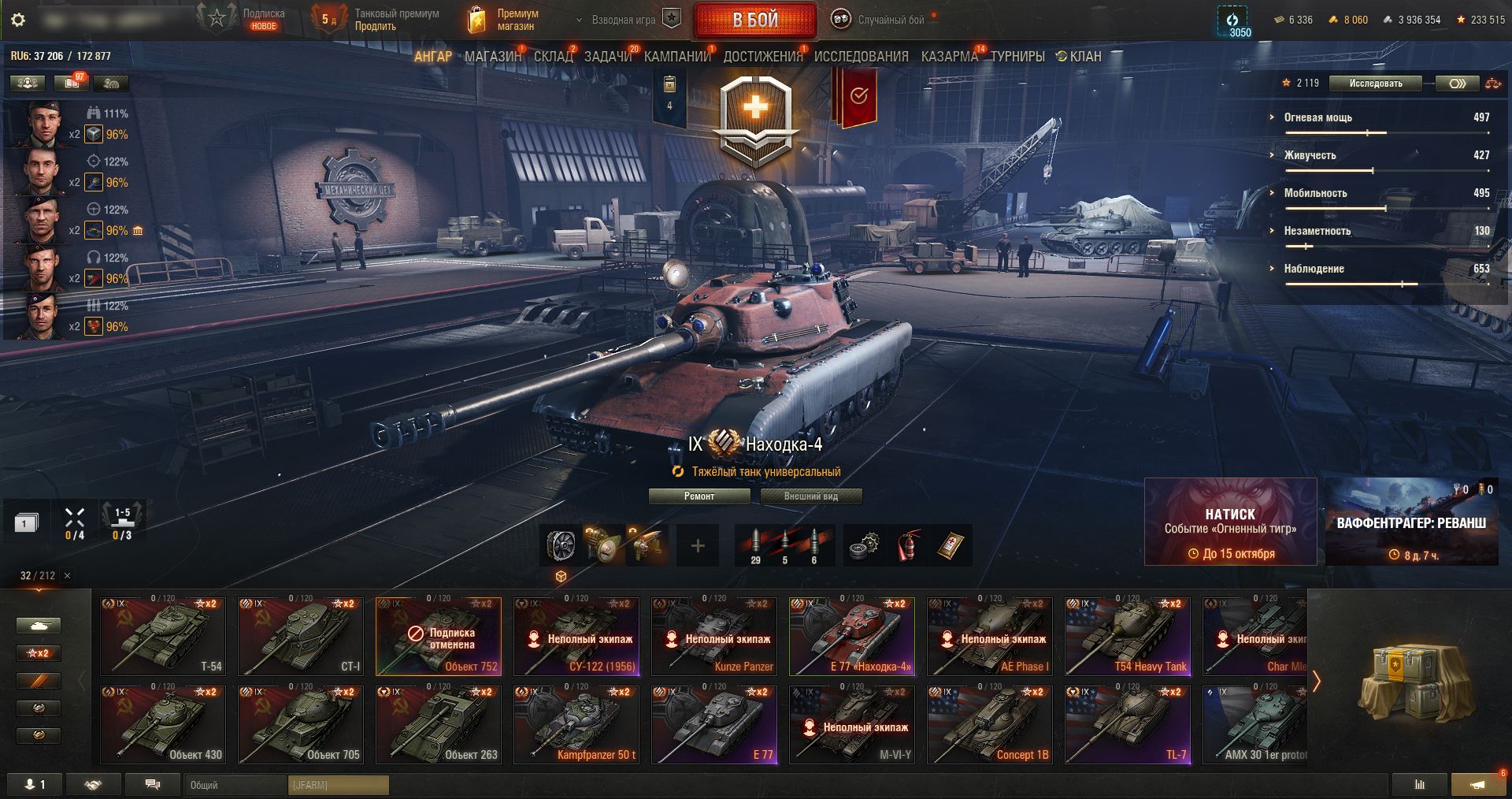Go to the ЗАДАЧИ tab

608,57
